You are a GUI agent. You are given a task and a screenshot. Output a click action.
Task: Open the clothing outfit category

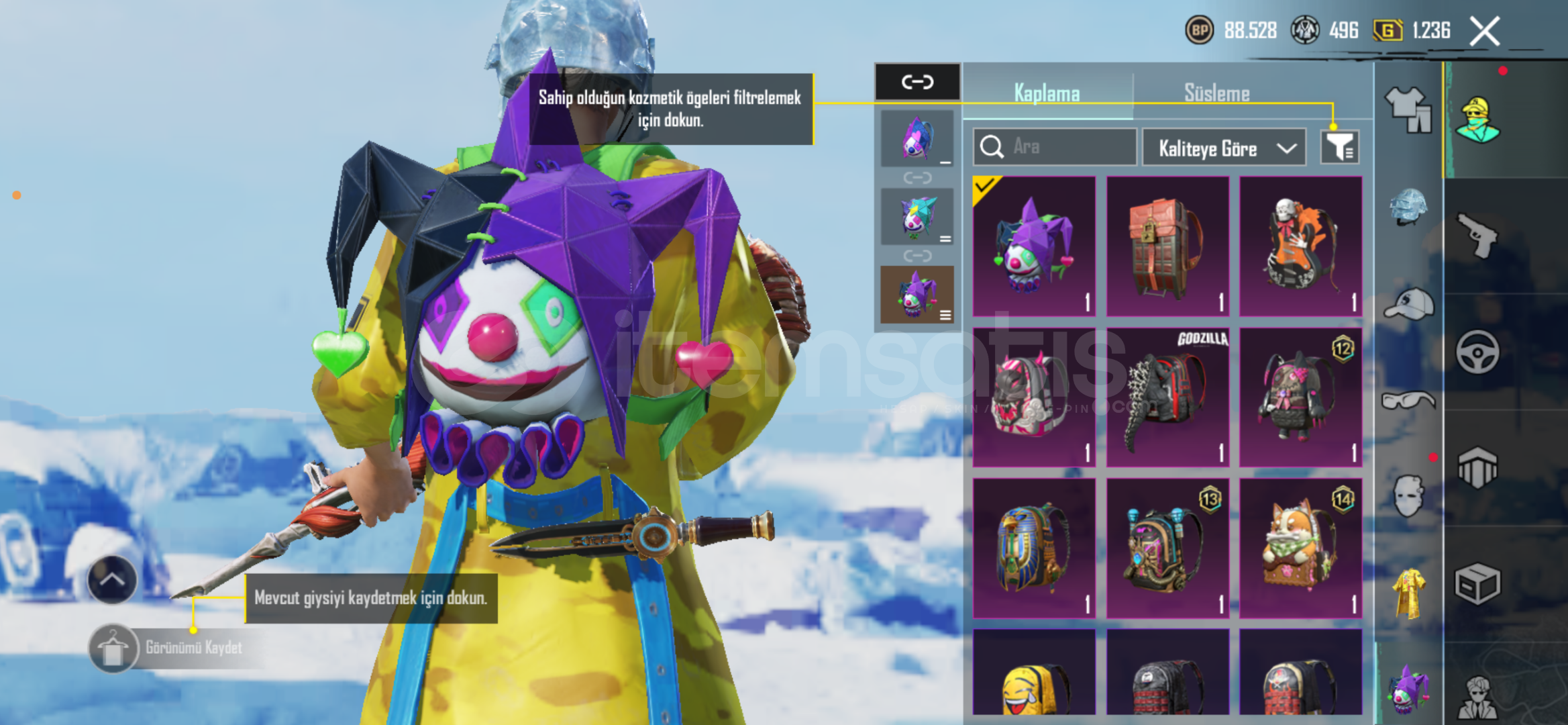click(x=1408, y=109)
